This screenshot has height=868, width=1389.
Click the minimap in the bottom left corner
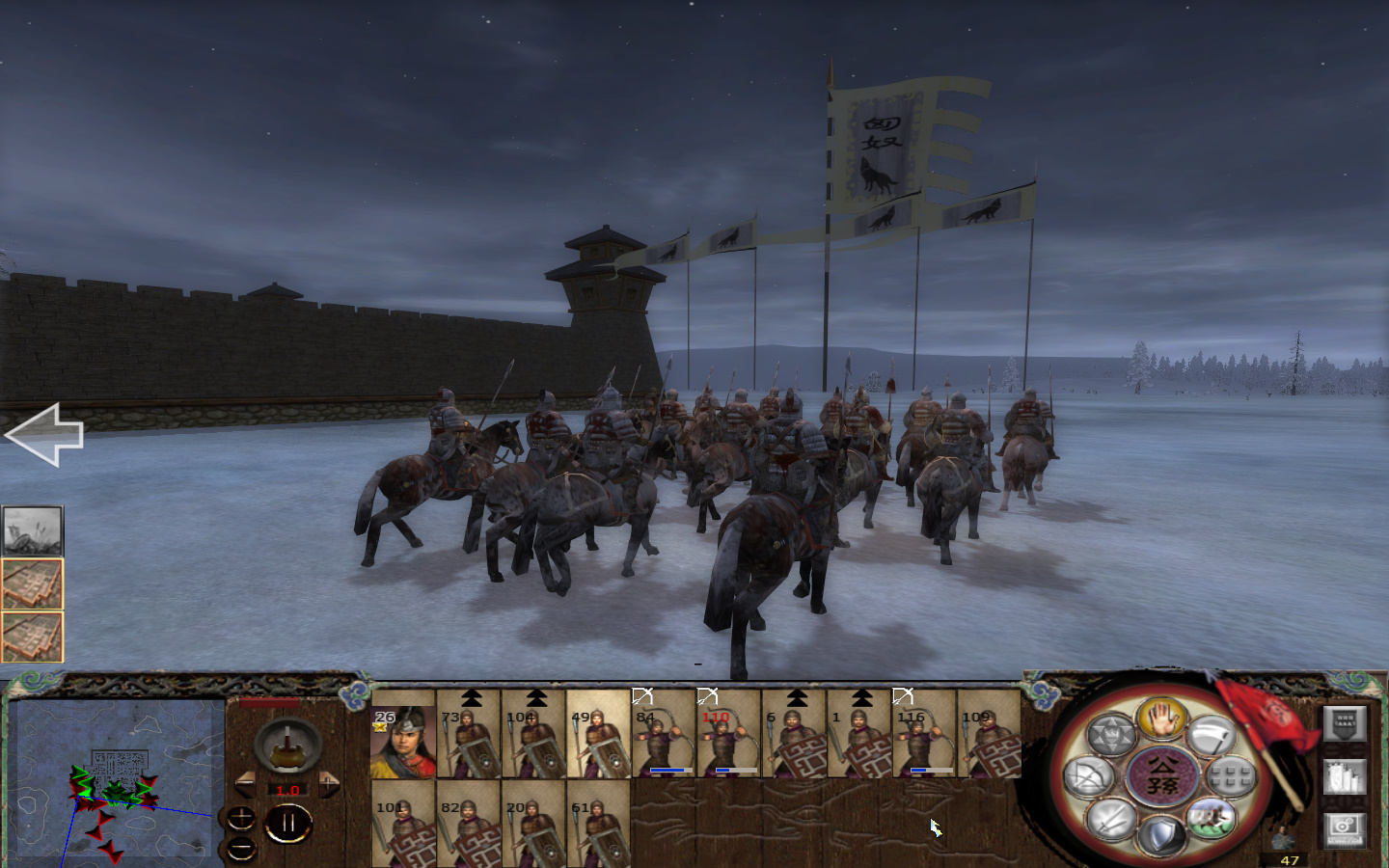[116, 781]
